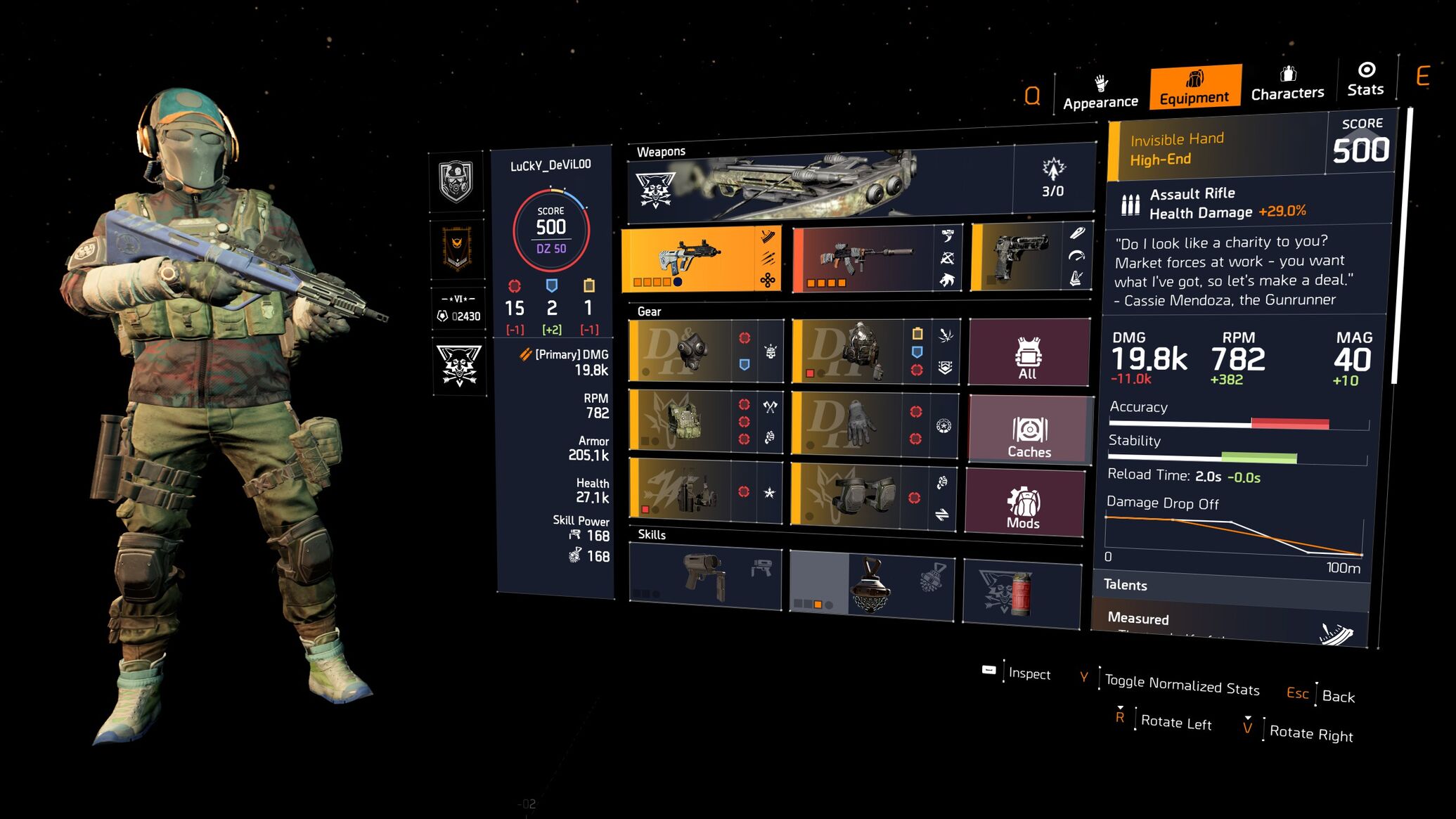Open the Caches menu

click(1029, 430)
